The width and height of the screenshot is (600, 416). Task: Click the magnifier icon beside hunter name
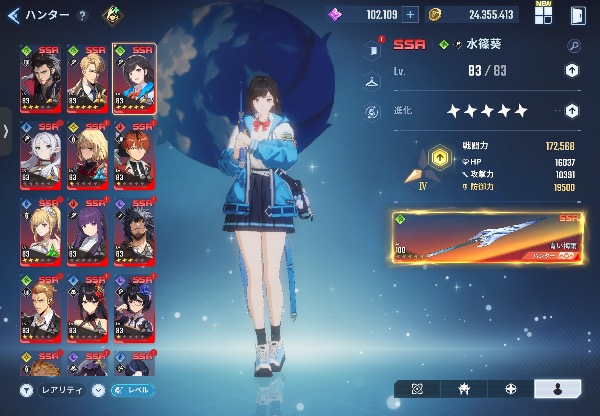pos(573,45)
